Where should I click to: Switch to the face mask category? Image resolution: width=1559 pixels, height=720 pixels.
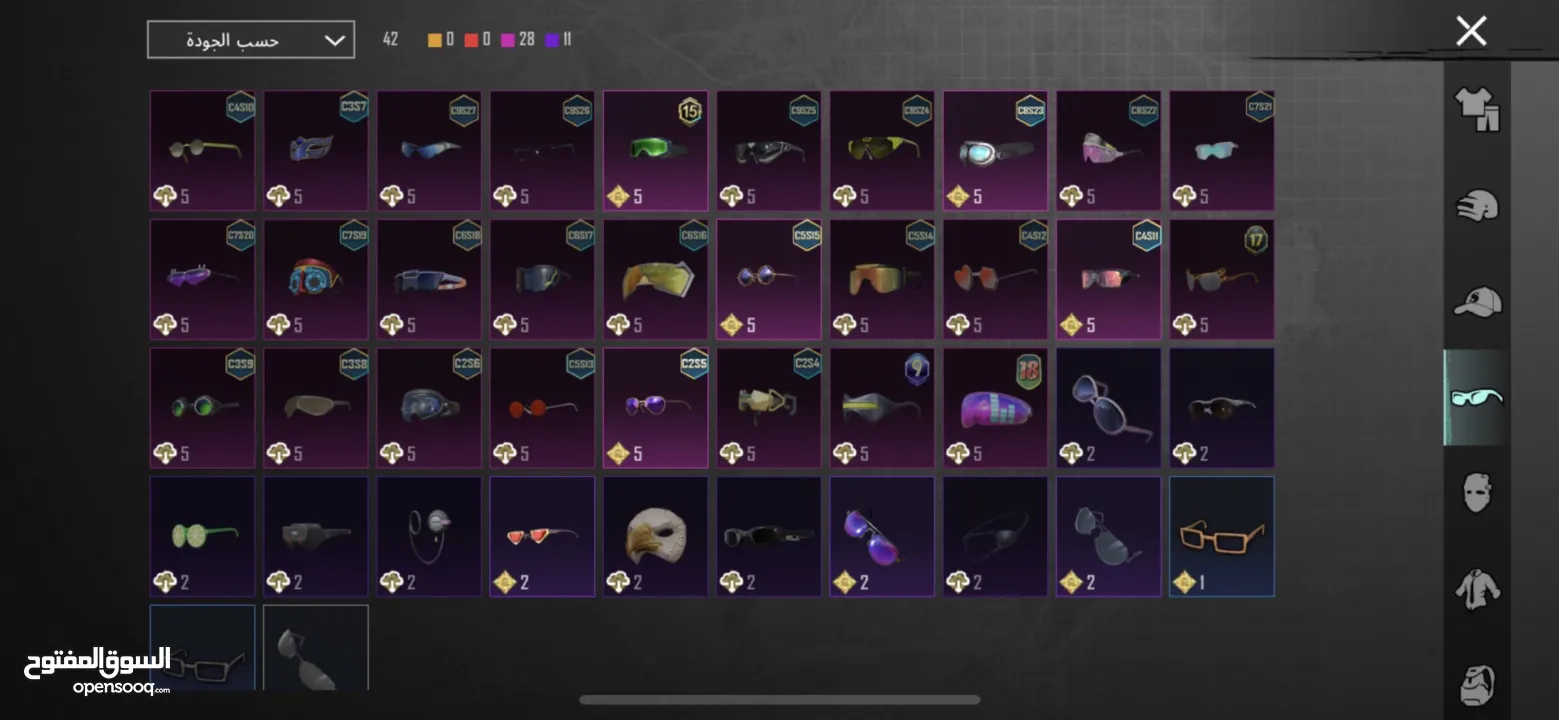click(1477, 493)
